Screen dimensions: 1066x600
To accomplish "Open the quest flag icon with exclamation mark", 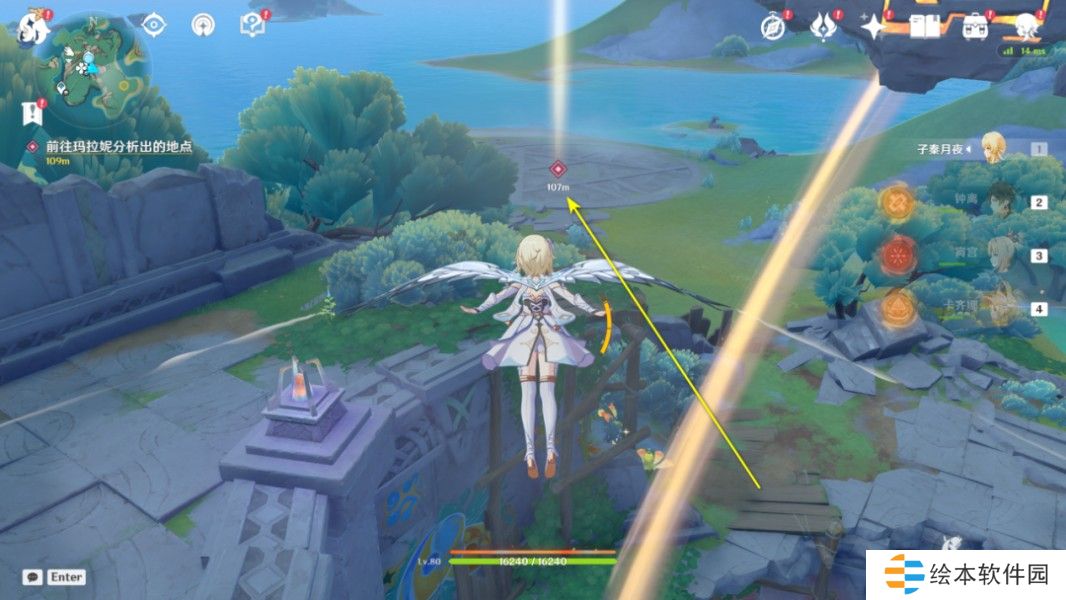I will [x=33, y=113].
